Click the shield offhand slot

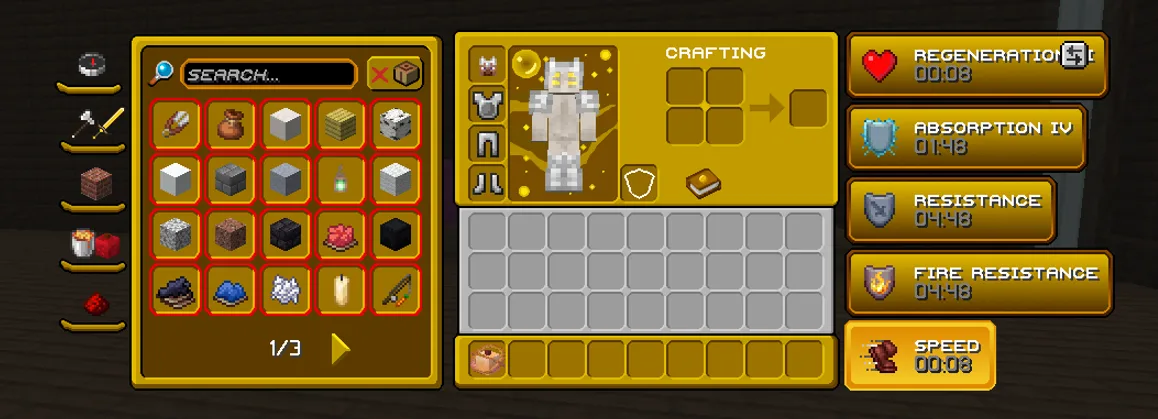pos(639,183)
